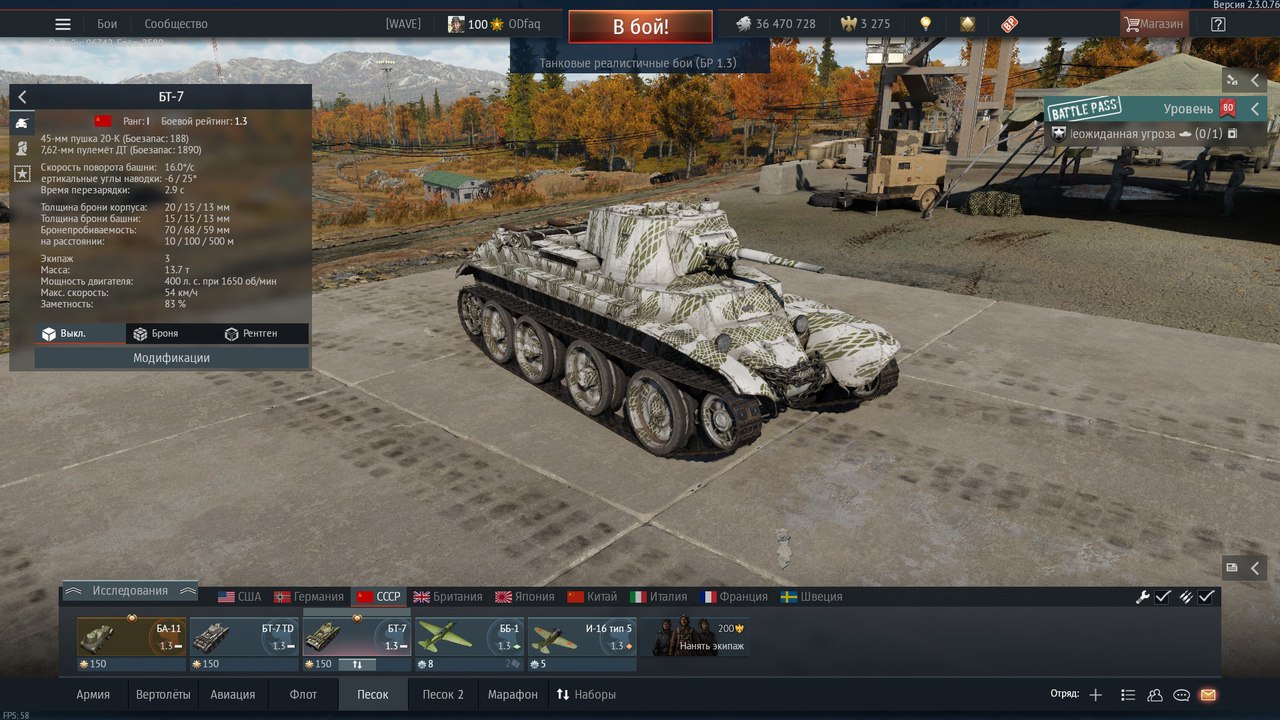The height and width of the screenshot is (720, 1280).
Task: Hire a new crew via Нанять экипаж
Action: 699,637
